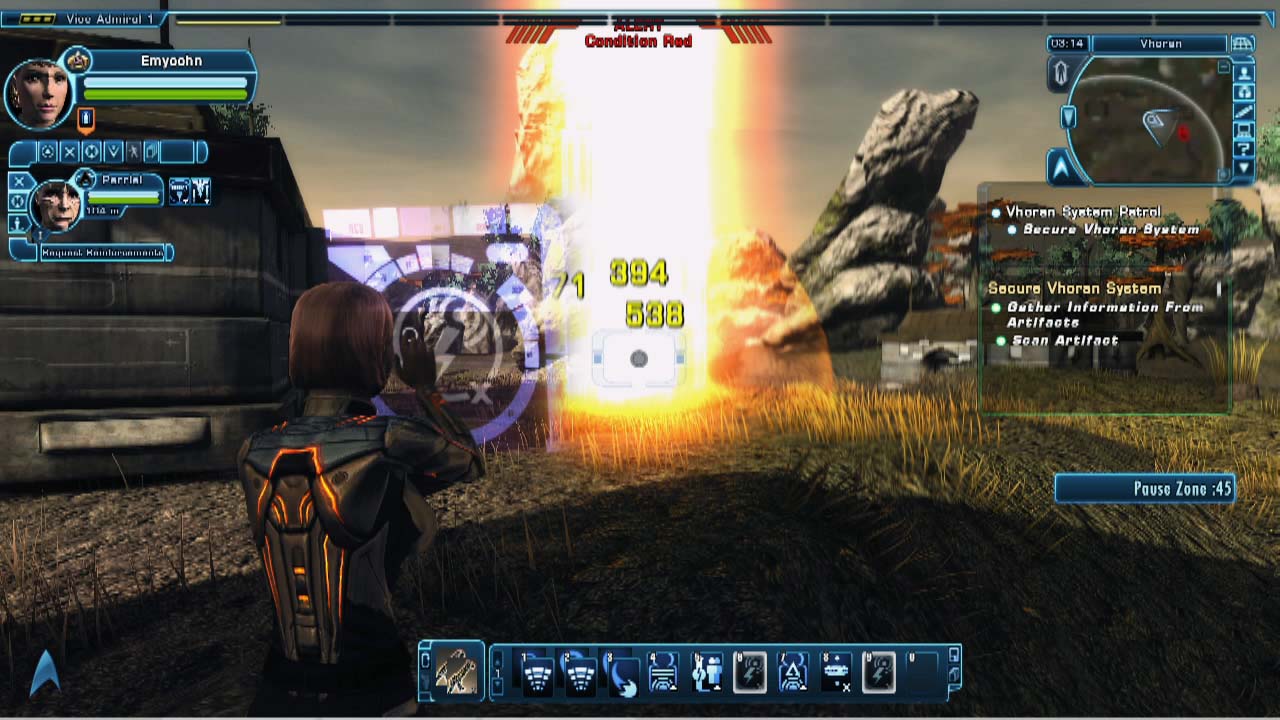The width and height of the screenshot is (1280, 720).
Task: Click the Pause Zone button
Action: pyautogui.click(x=1145, y=489)
